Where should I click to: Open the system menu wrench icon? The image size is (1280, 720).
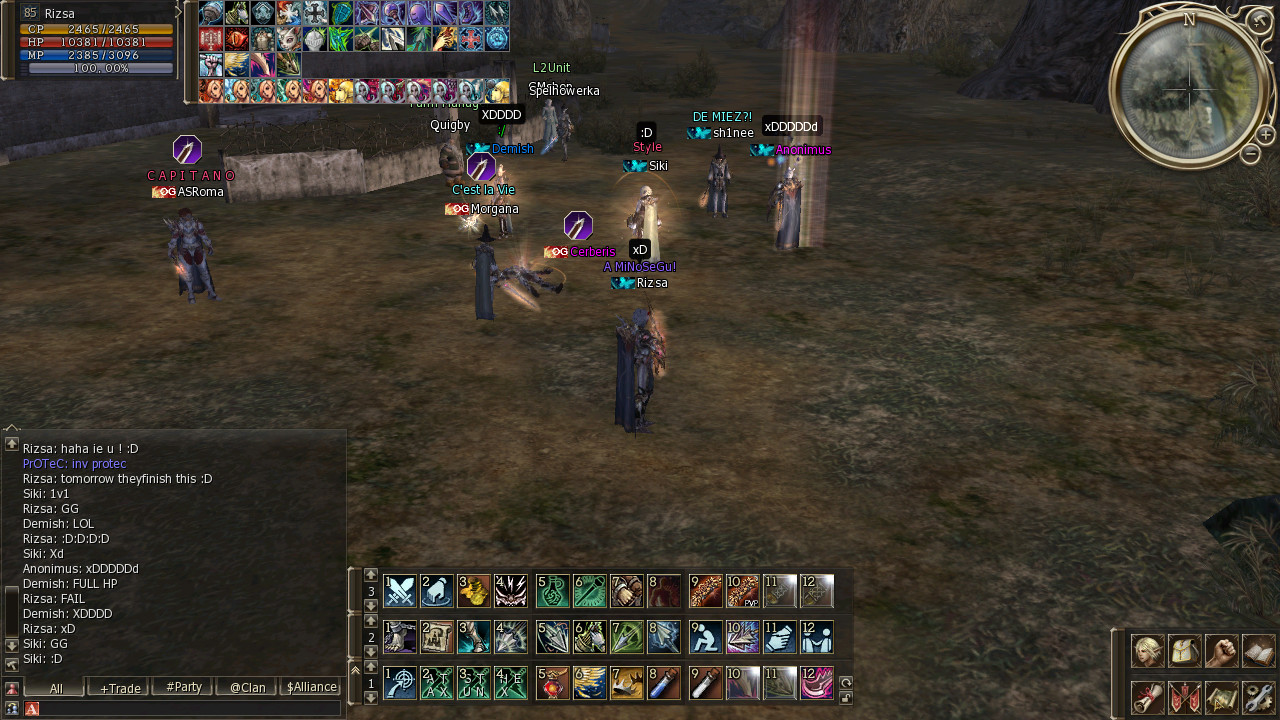point(1258,697)
